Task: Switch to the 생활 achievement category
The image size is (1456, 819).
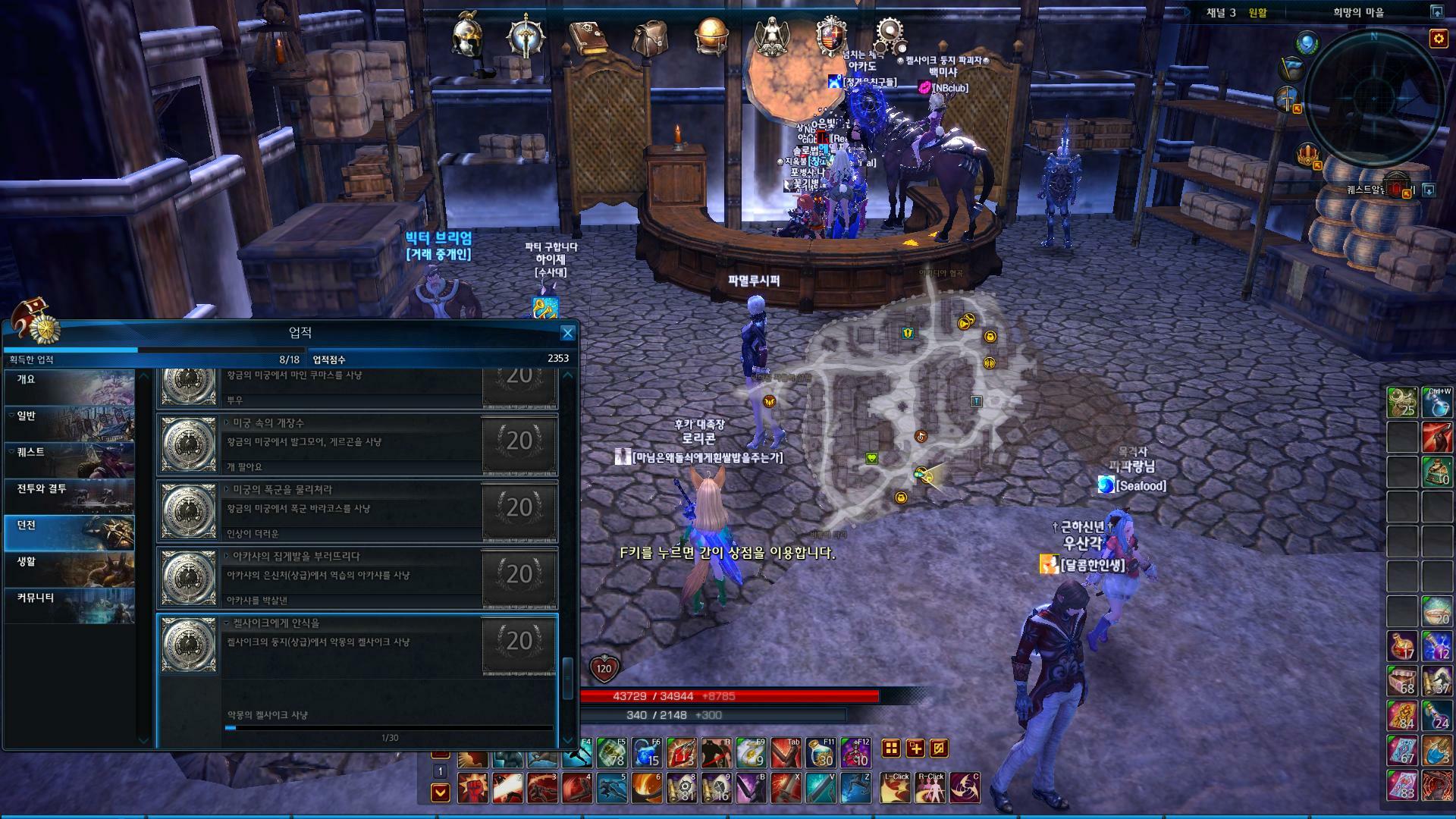Action: click(69, 569)
